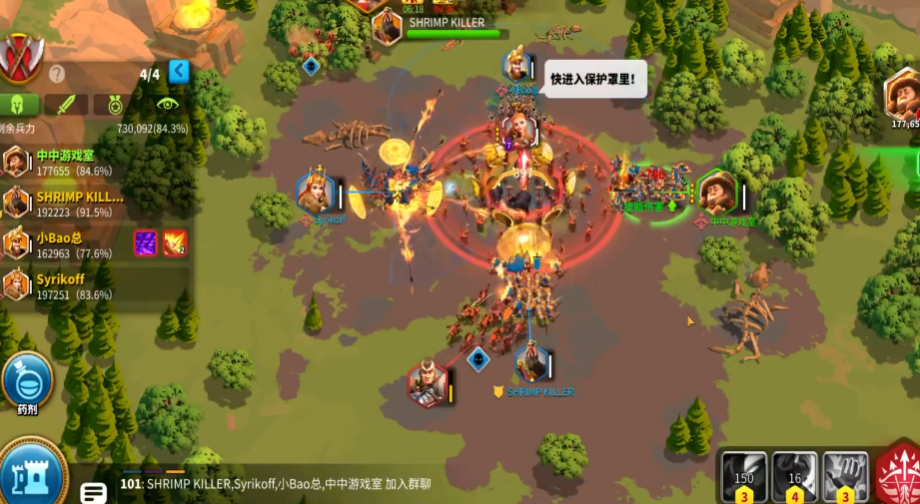Activate the red arrow volley skill
Image resolution: width=920 pixels, height=504 pixels.
tap(898, 476)
